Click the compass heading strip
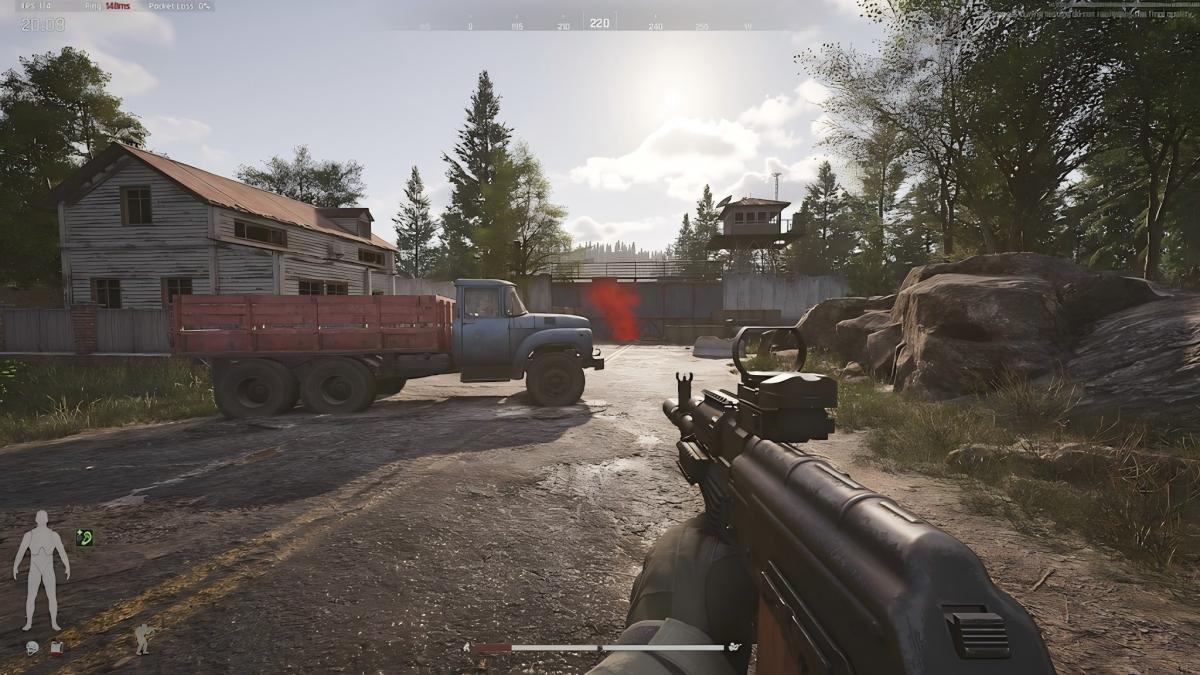Image resolution: width=1200 pixels, height=675 pixels. coord(599,24)
